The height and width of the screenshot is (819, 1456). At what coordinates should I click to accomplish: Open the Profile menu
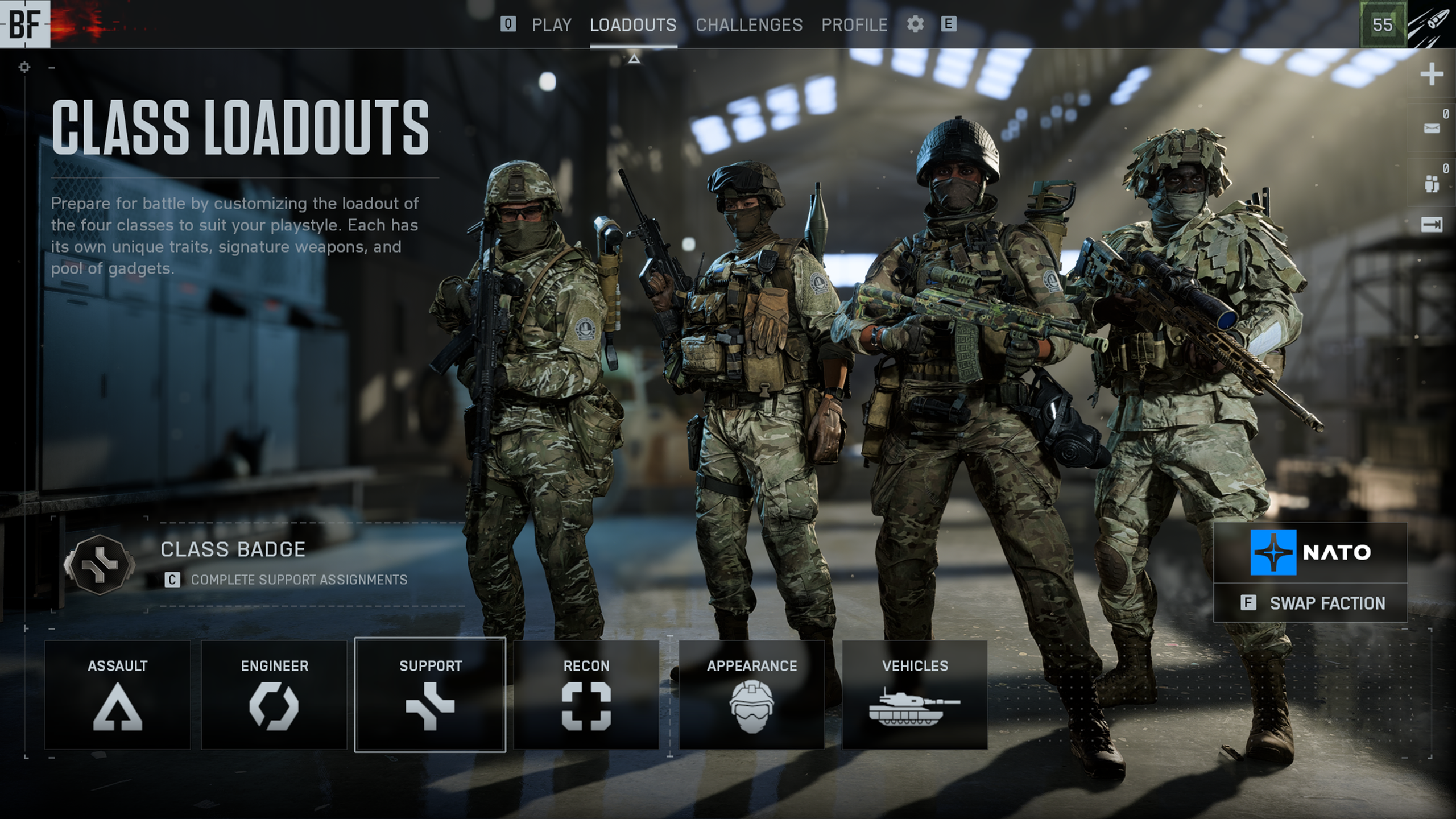click(x=854, y=24)
